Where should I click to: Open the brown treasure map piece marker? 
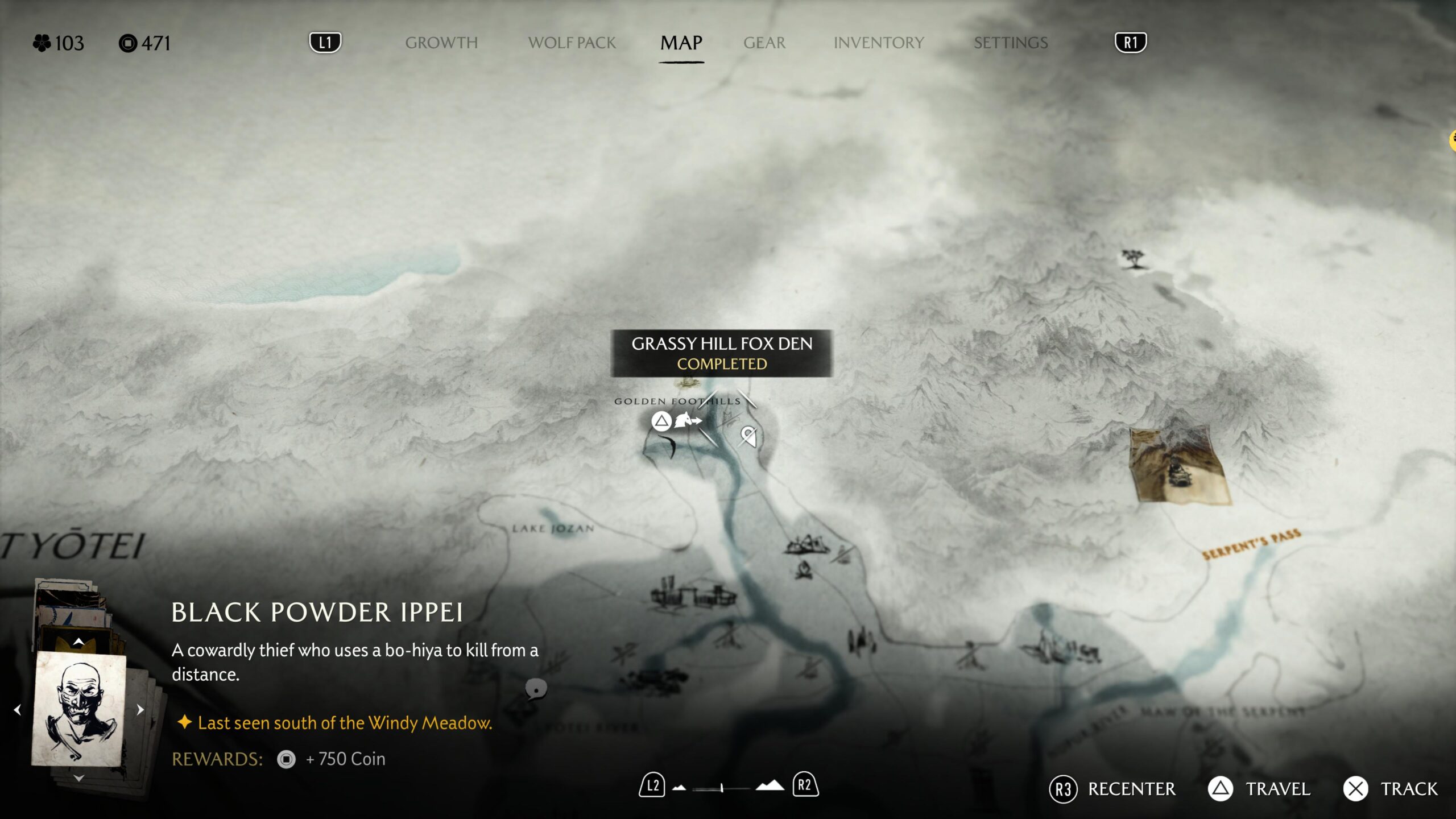point(1177,466)
